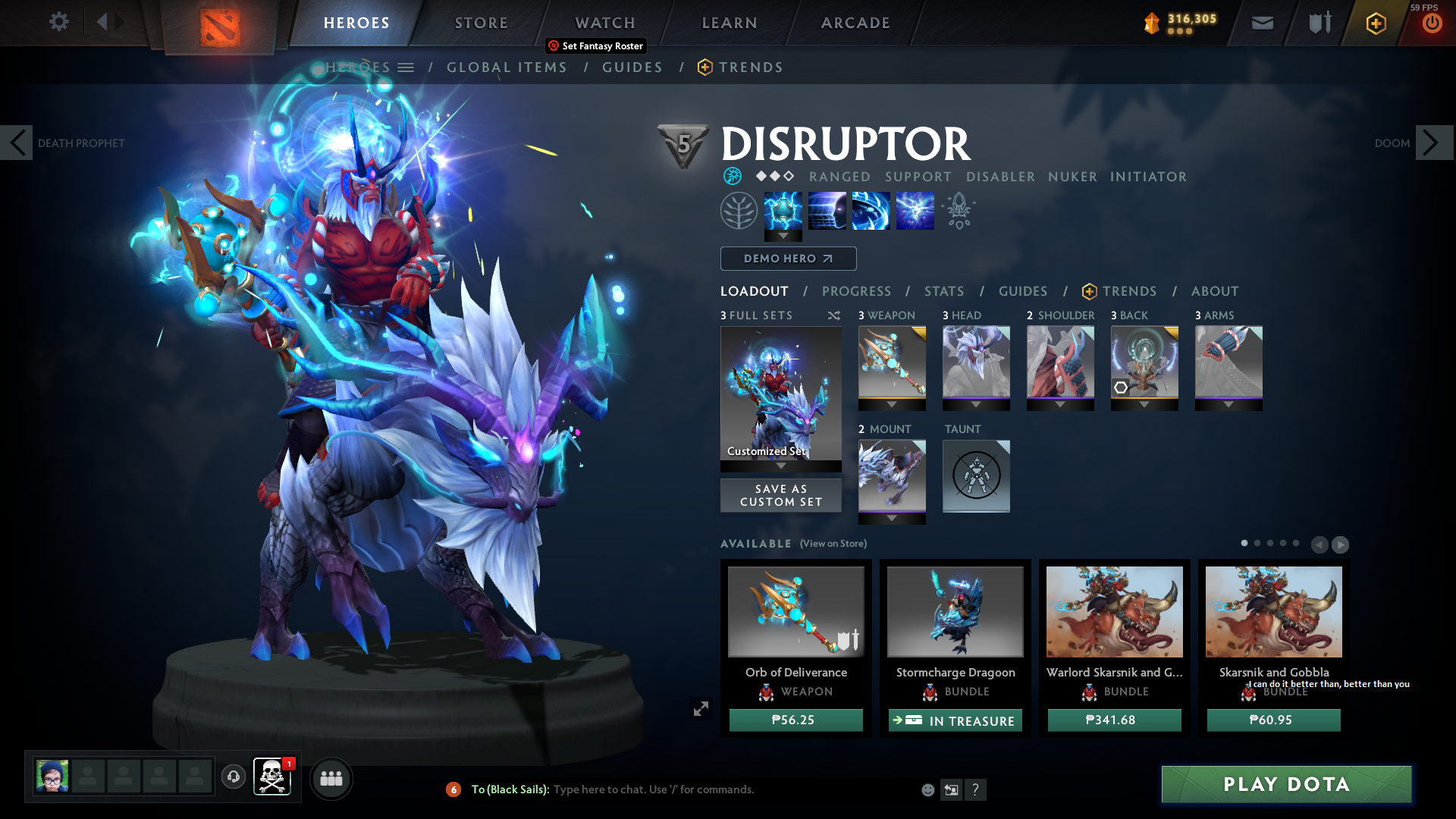Shuffle the full sets loadout
1456x819 pixels.
click(x=833, y=315)
